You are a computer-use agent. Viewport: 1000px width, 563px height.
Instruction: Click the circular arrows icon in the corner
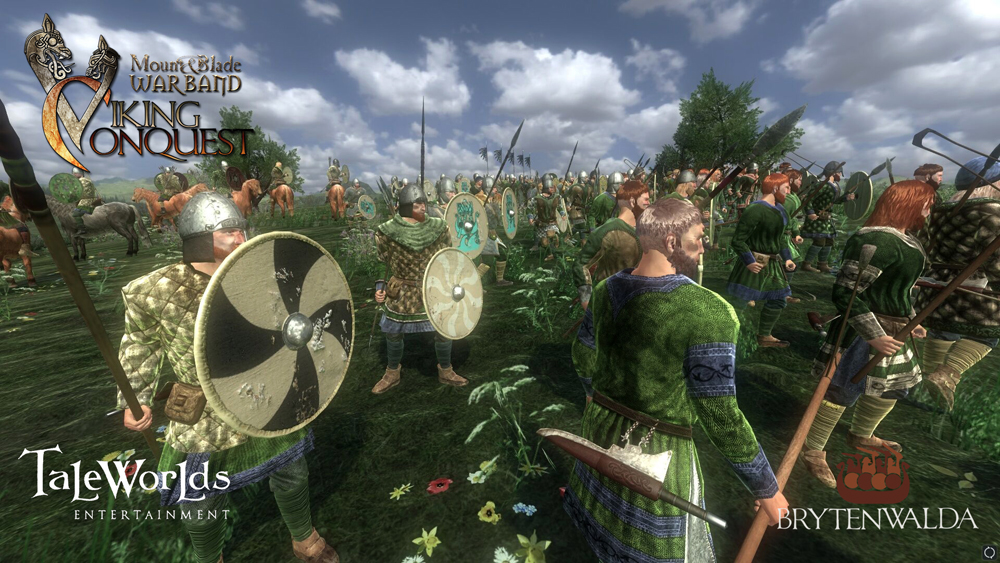pyautogui.click(x=989, y=551)
